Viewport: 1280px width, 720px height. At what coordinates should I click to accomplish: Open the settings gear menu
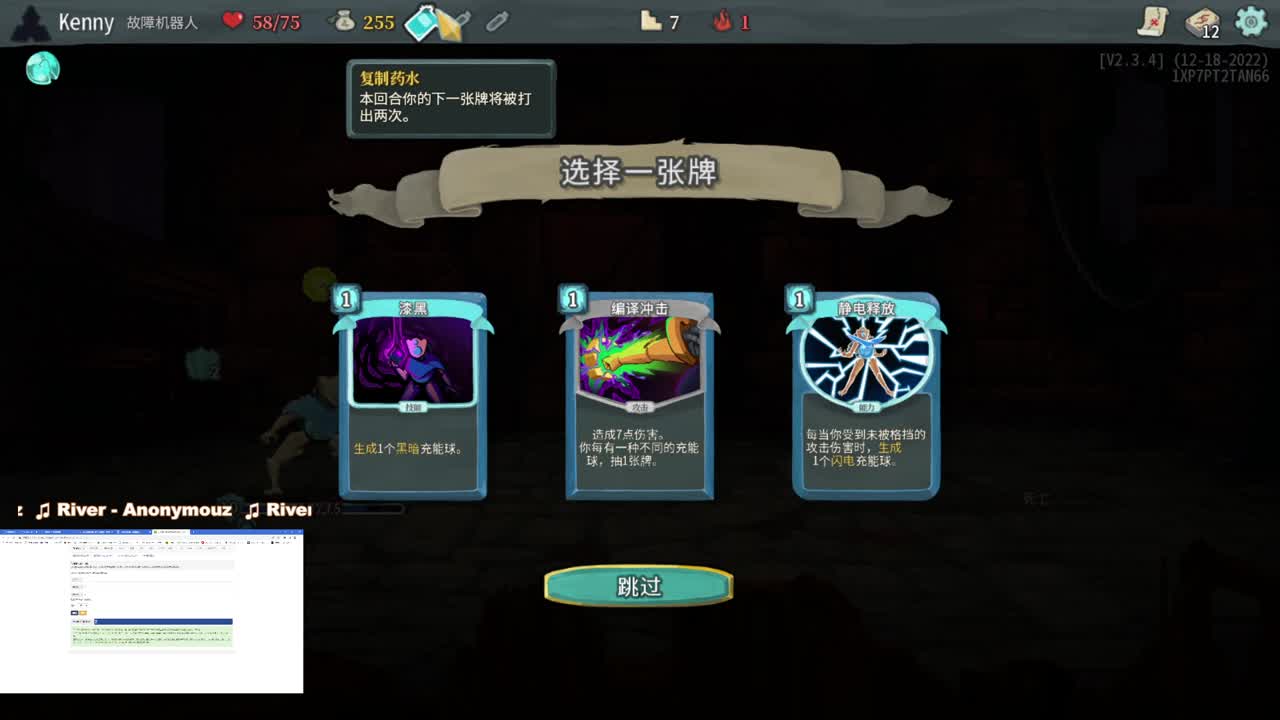[1250, 21]
